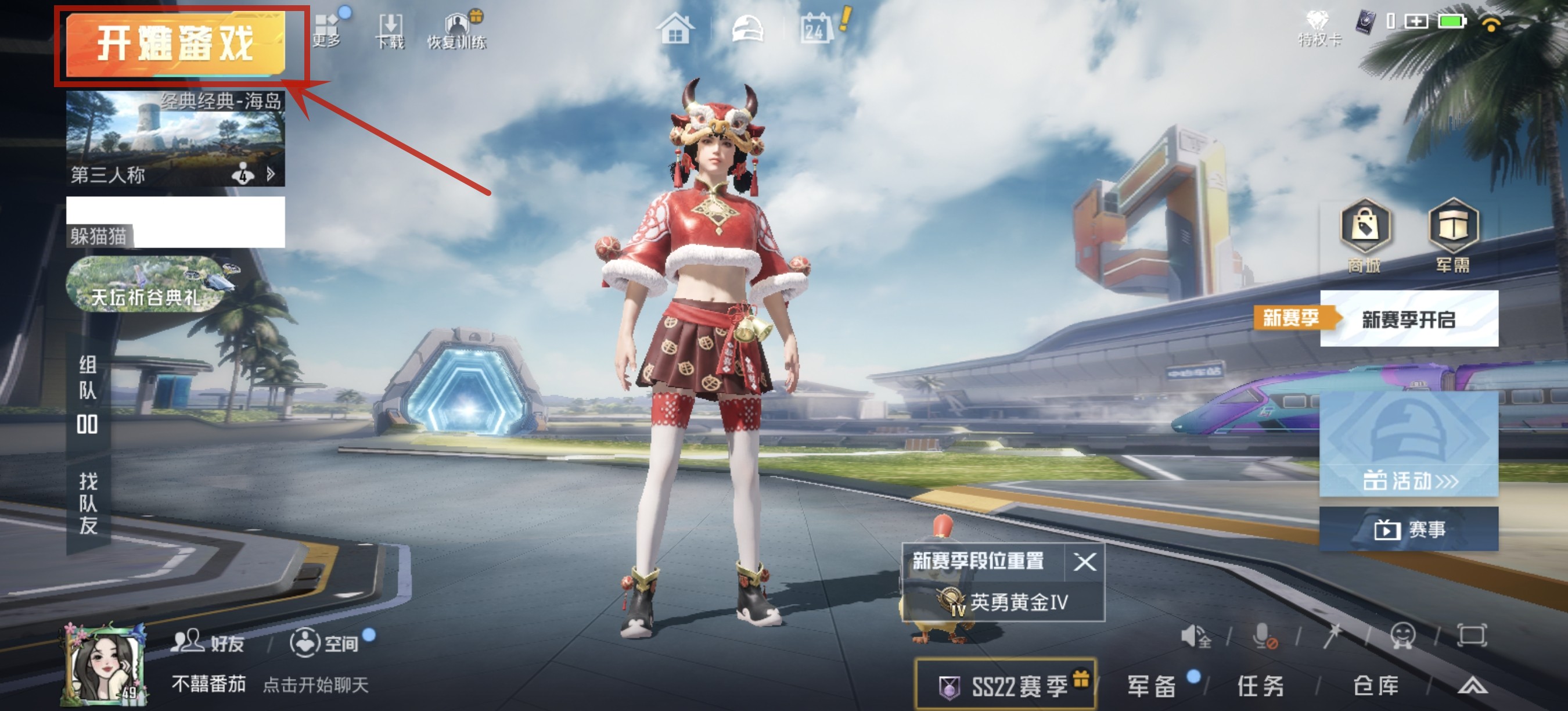Enter 恢复训练 recovery training
This screenshot has height=711, width=1568.
(456, 30)
